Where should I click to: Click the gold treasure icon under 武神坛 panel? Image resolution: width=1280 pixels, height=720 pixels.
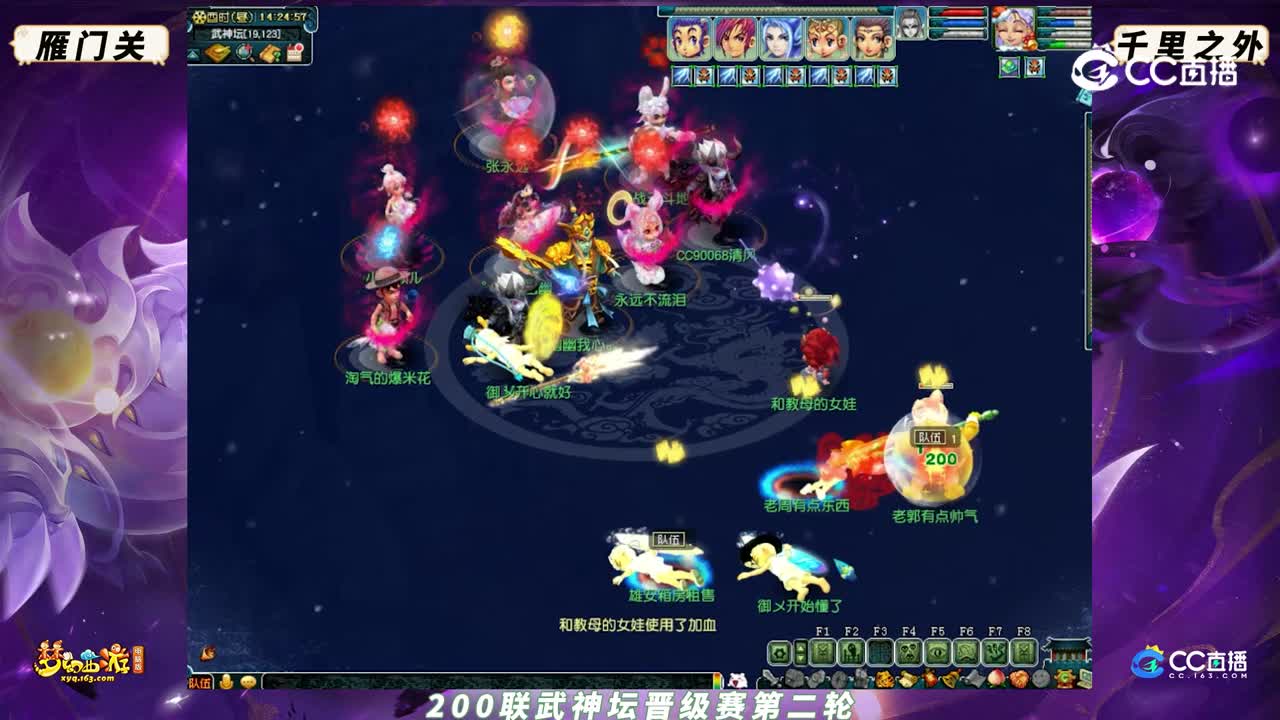(217, 55)
